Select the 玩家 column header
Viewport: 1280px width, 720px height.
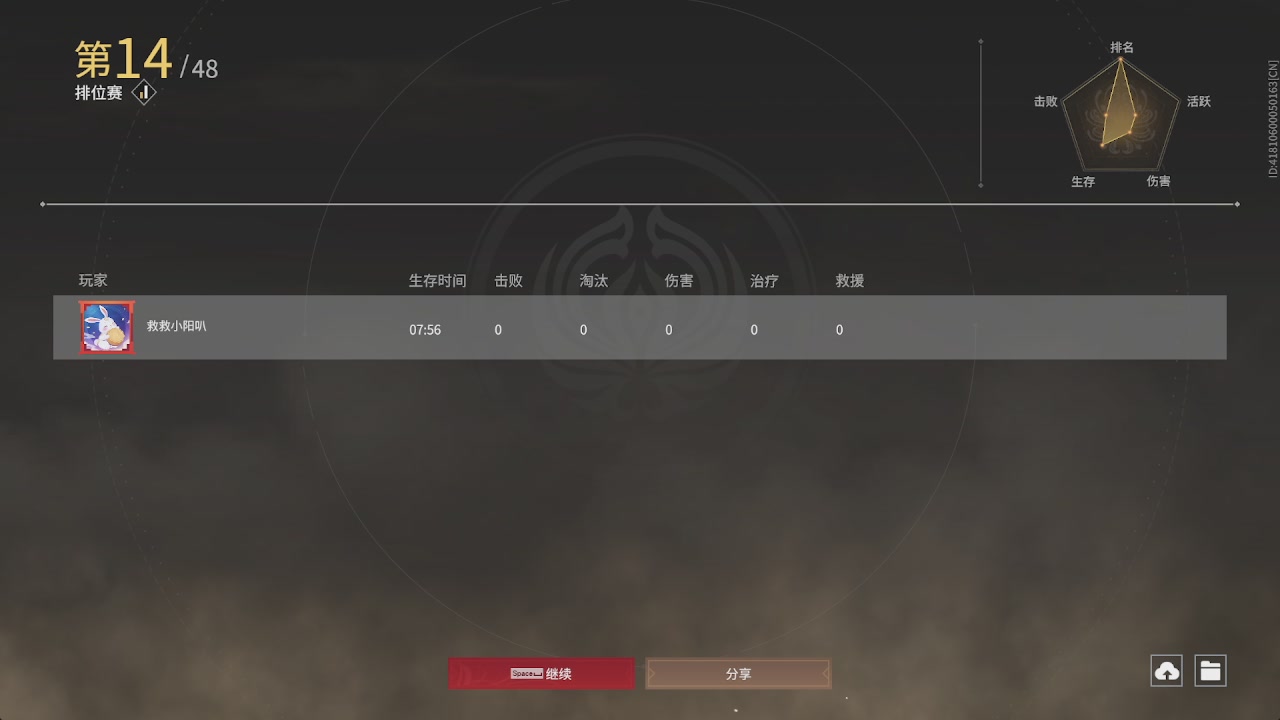point(92,281)
